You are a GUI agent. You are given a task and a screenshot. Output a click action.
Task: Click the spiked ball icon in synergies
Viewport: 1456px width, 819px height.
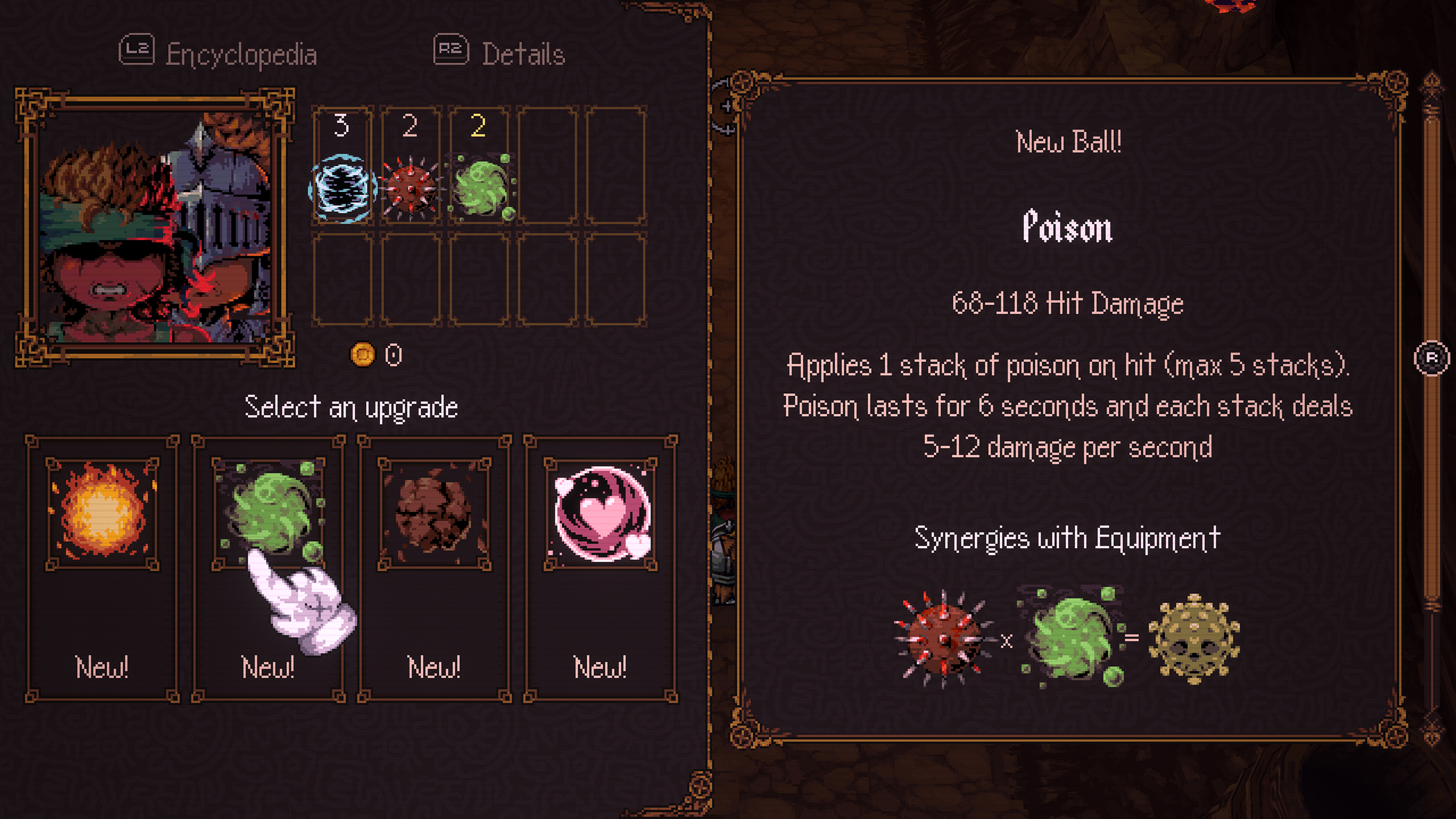[943, 638]
